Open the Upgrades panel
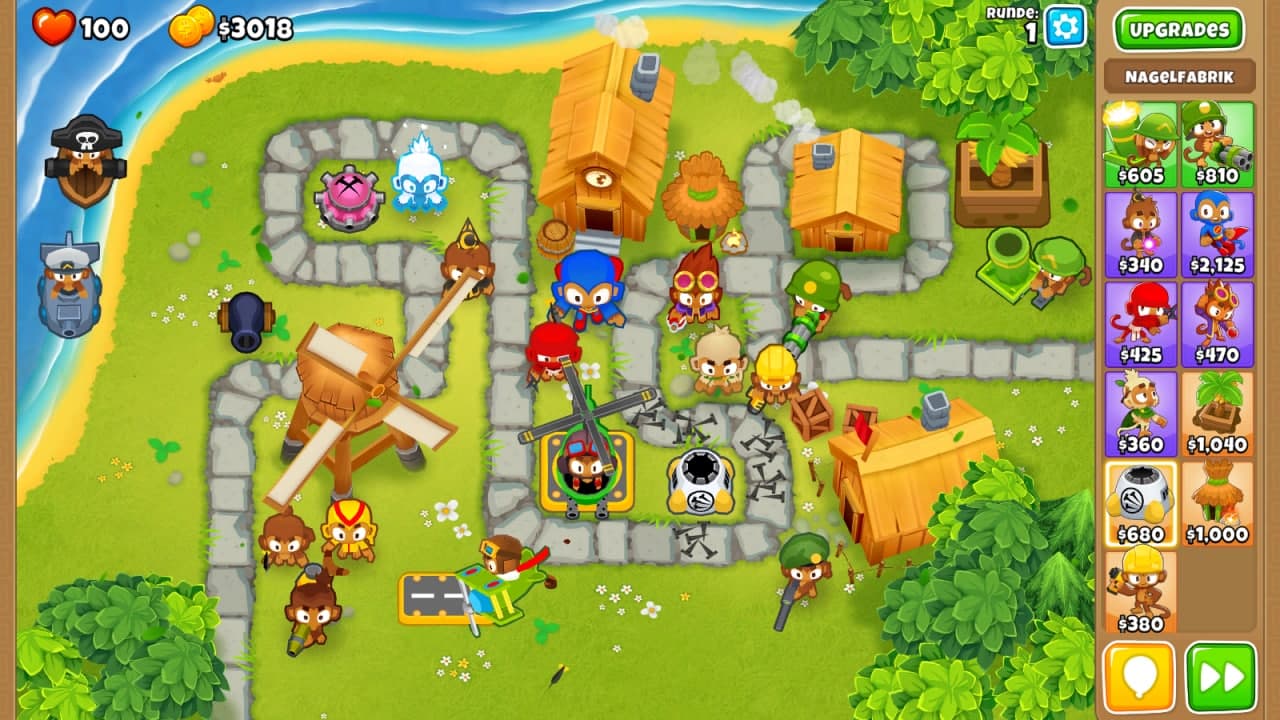Viewport: 1280px width, 720px height. click(x=1178, y=29)
